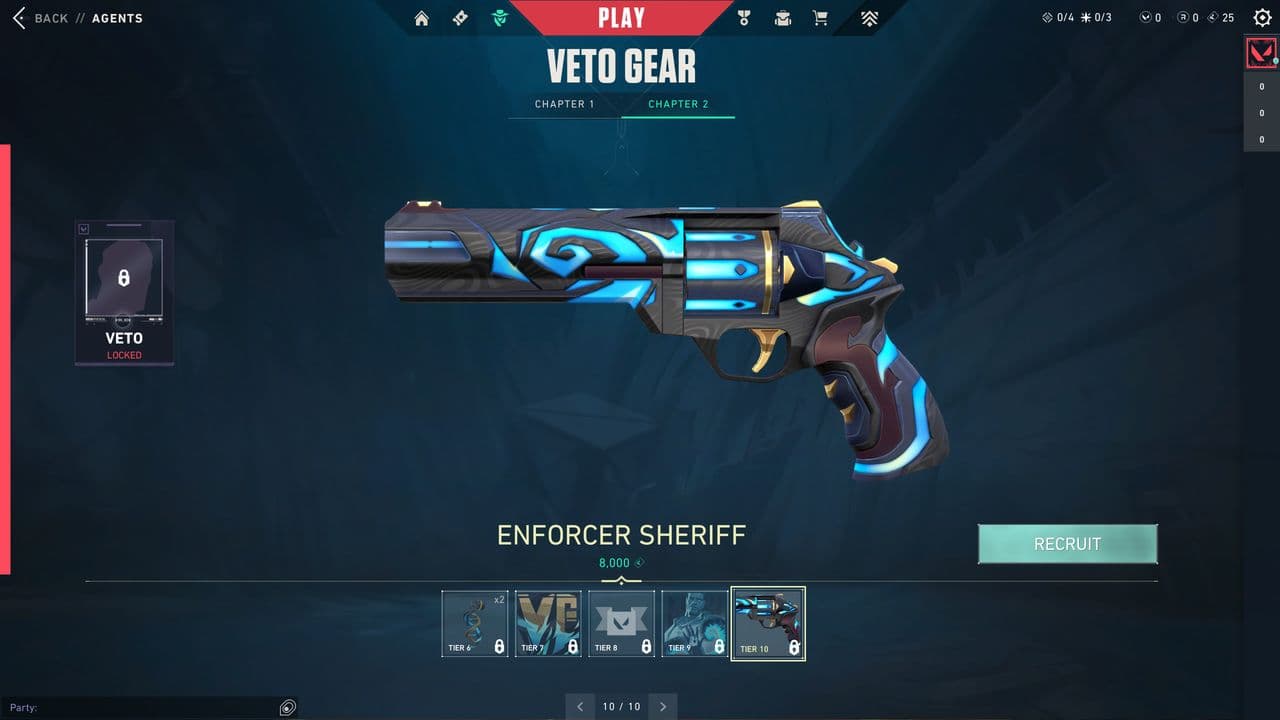Switch to the Chapter 2 tab
This screenshot has width=1280, height=720.
[x=679, y=104]
